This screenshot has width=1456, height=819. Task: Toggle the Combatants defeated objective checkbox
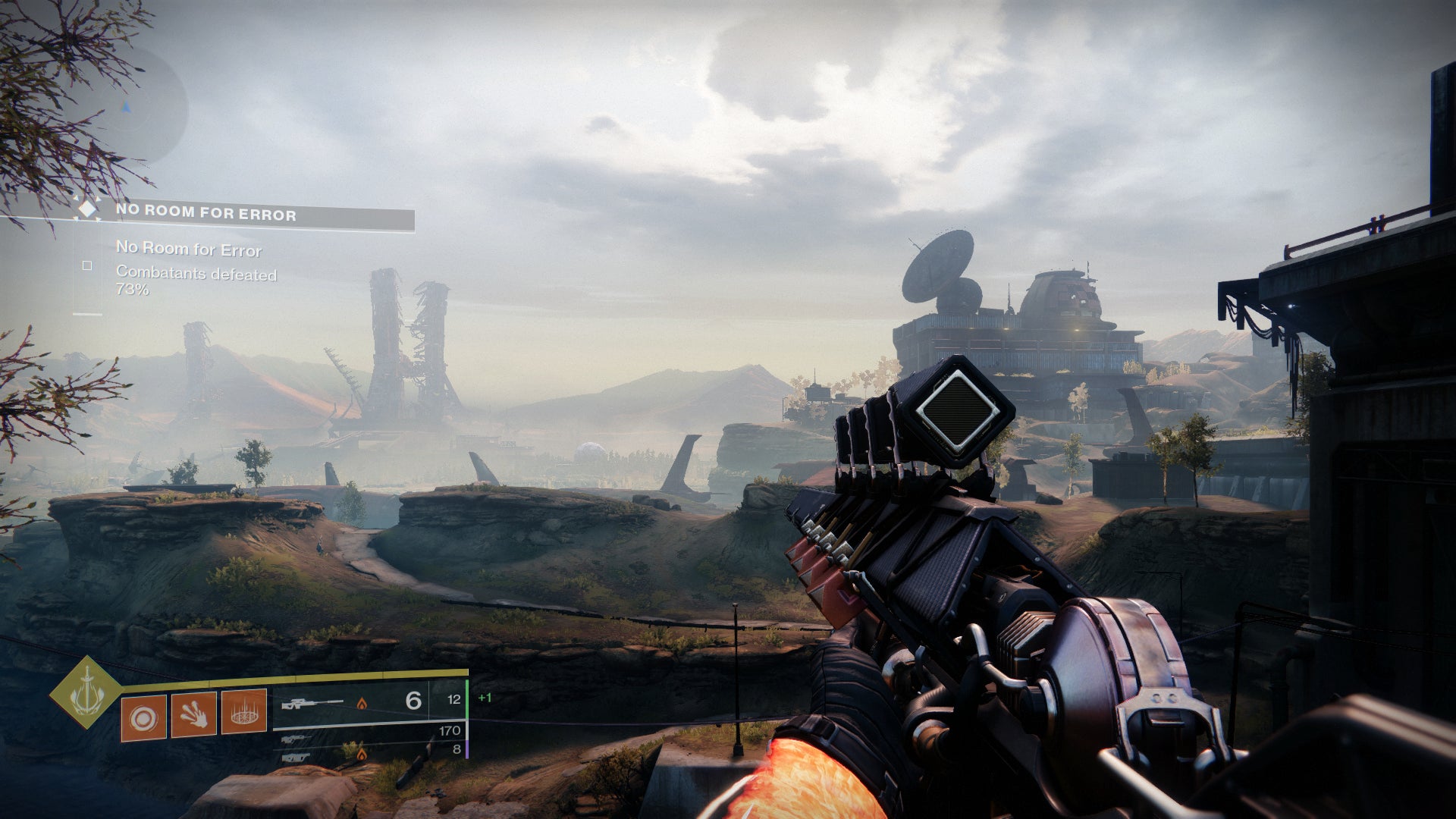click(86, 267)
